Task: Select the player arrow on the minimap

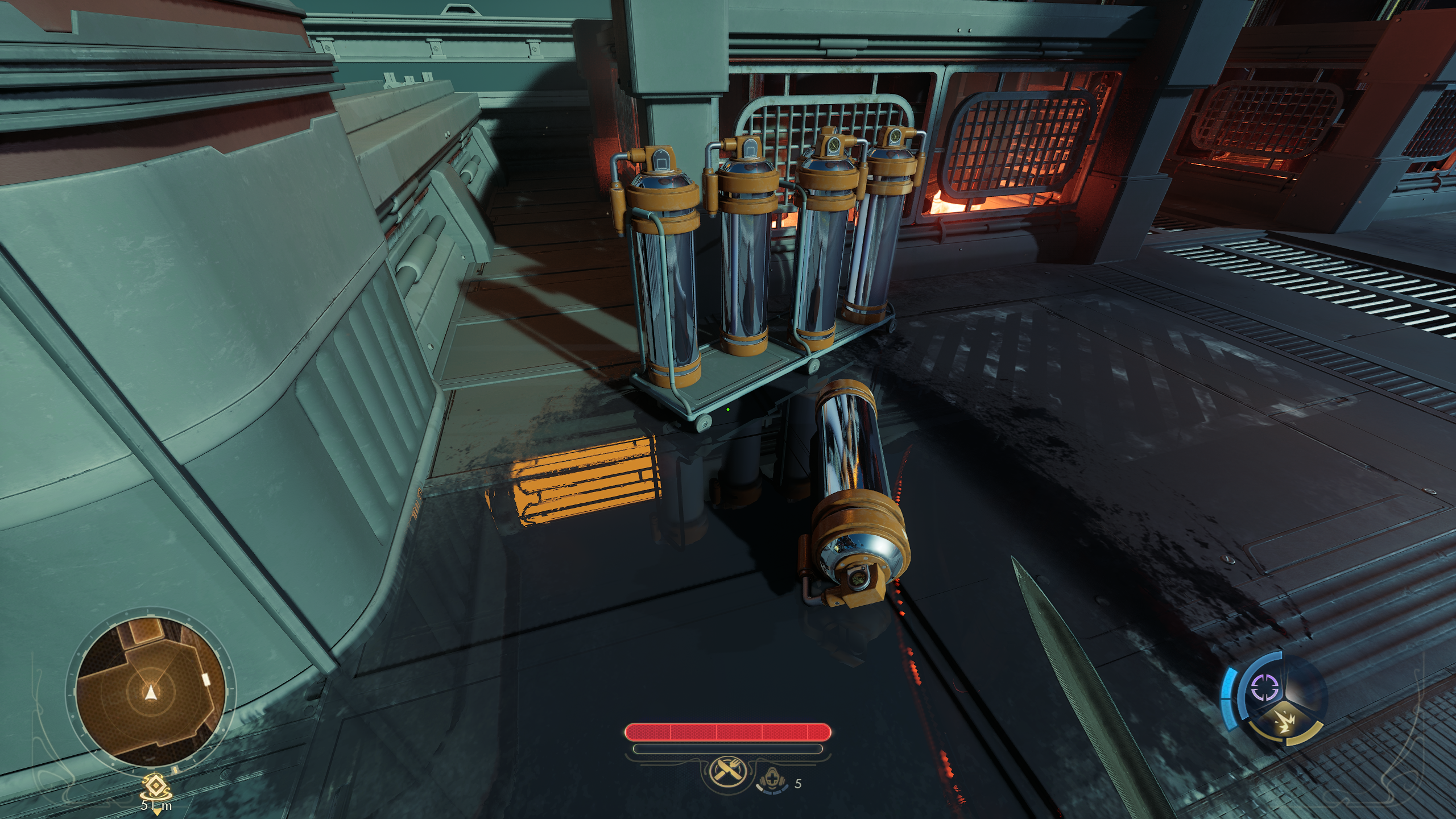Action: (151, 692)
